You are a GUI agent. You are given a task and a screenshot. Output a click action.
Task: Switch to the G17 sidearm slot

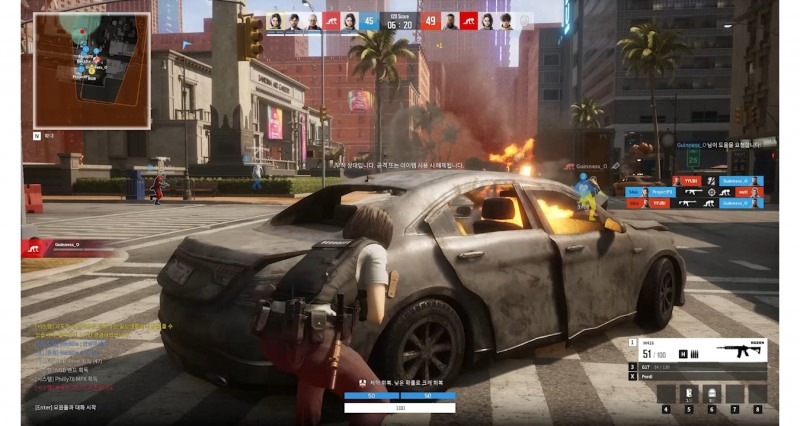[698, 367]
